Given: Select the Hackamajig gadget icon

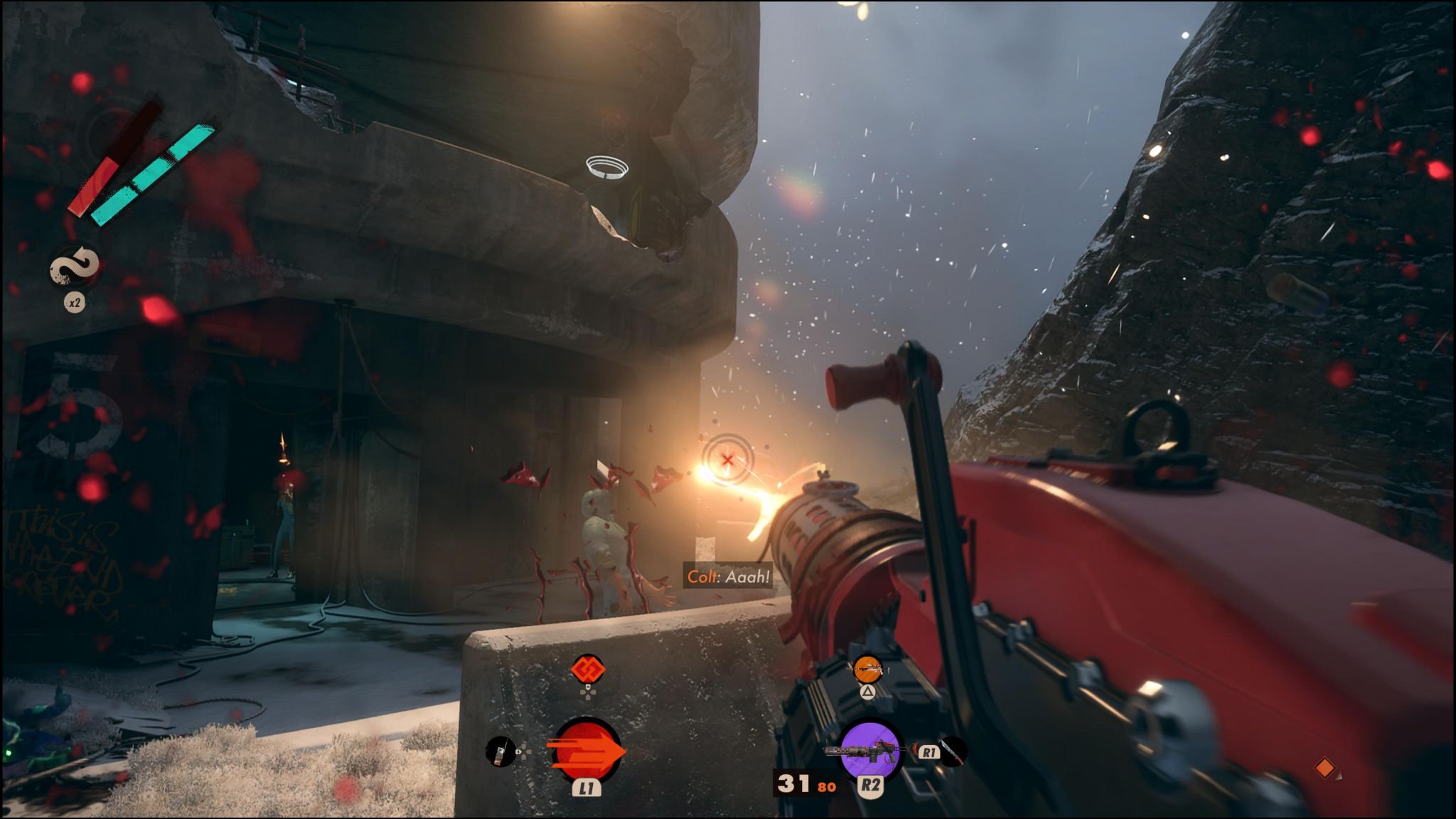Looking at the screenshot, I should [500, 751].
